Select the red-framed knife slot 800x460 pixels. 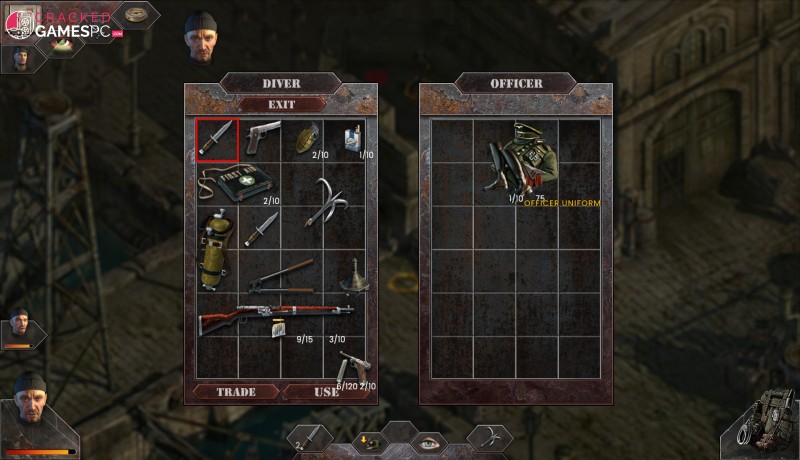pyautogui.click(x=217, y=139)
